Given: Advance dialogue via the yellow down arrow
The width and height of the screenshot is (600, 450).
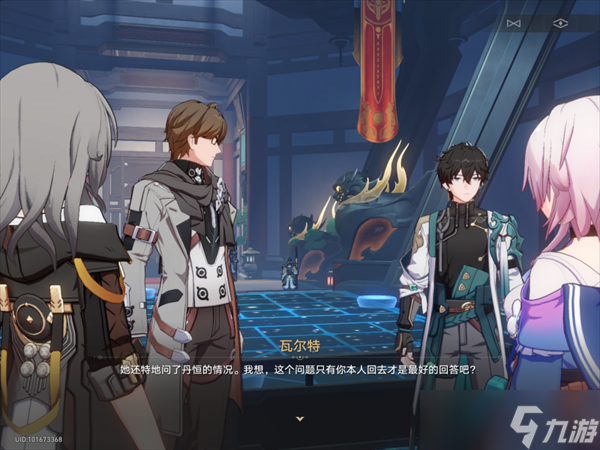Looking at the screenshot, I should click(x=299, y=417).
